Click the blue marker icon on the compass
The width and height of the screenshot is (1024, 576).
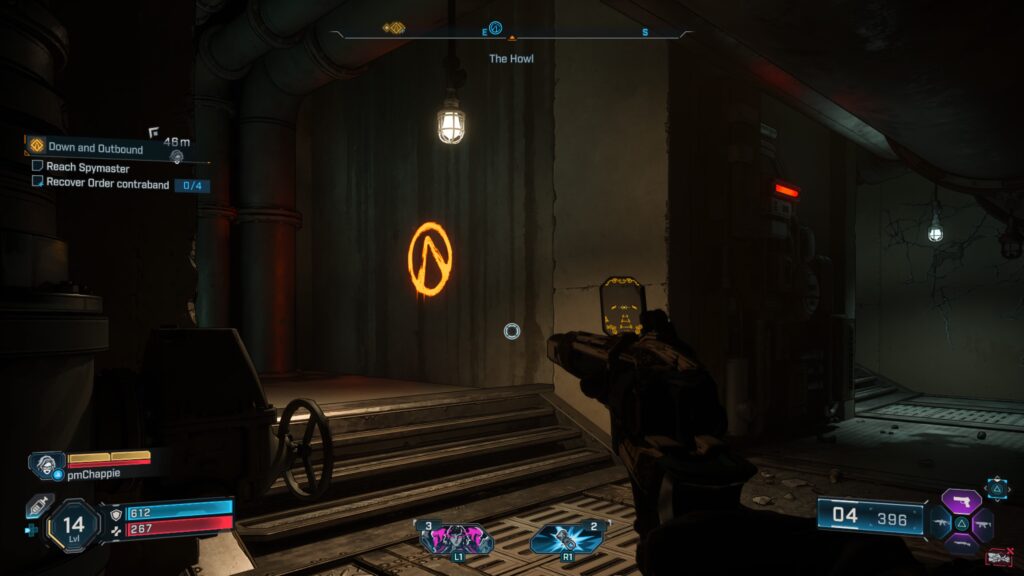pyautogui.click(x=495, y=28)
